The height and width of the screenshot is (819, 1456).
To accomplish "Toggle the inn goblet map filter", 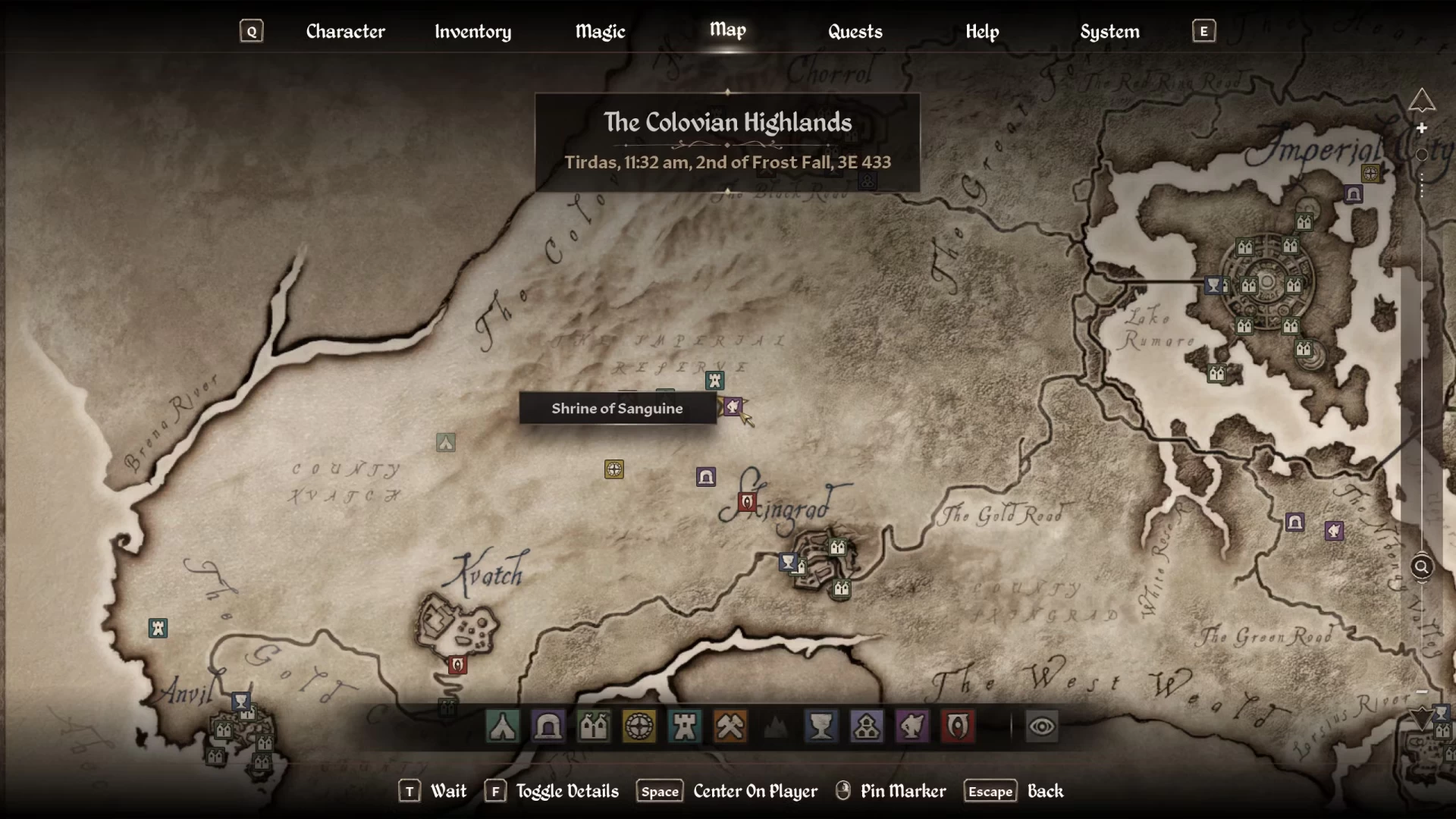I will click(821, 726).
